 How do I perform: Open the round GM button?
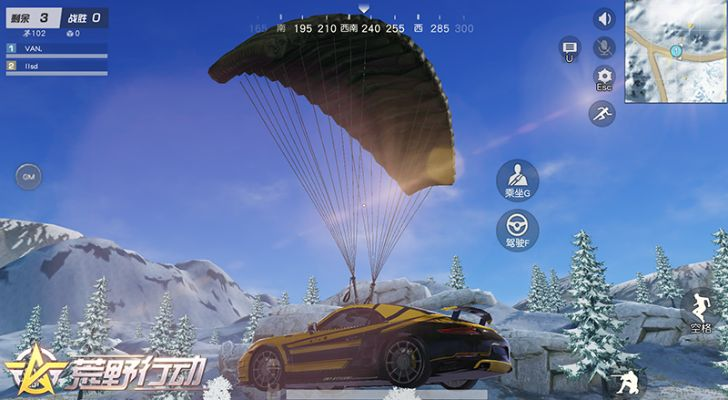pos(28,177)
